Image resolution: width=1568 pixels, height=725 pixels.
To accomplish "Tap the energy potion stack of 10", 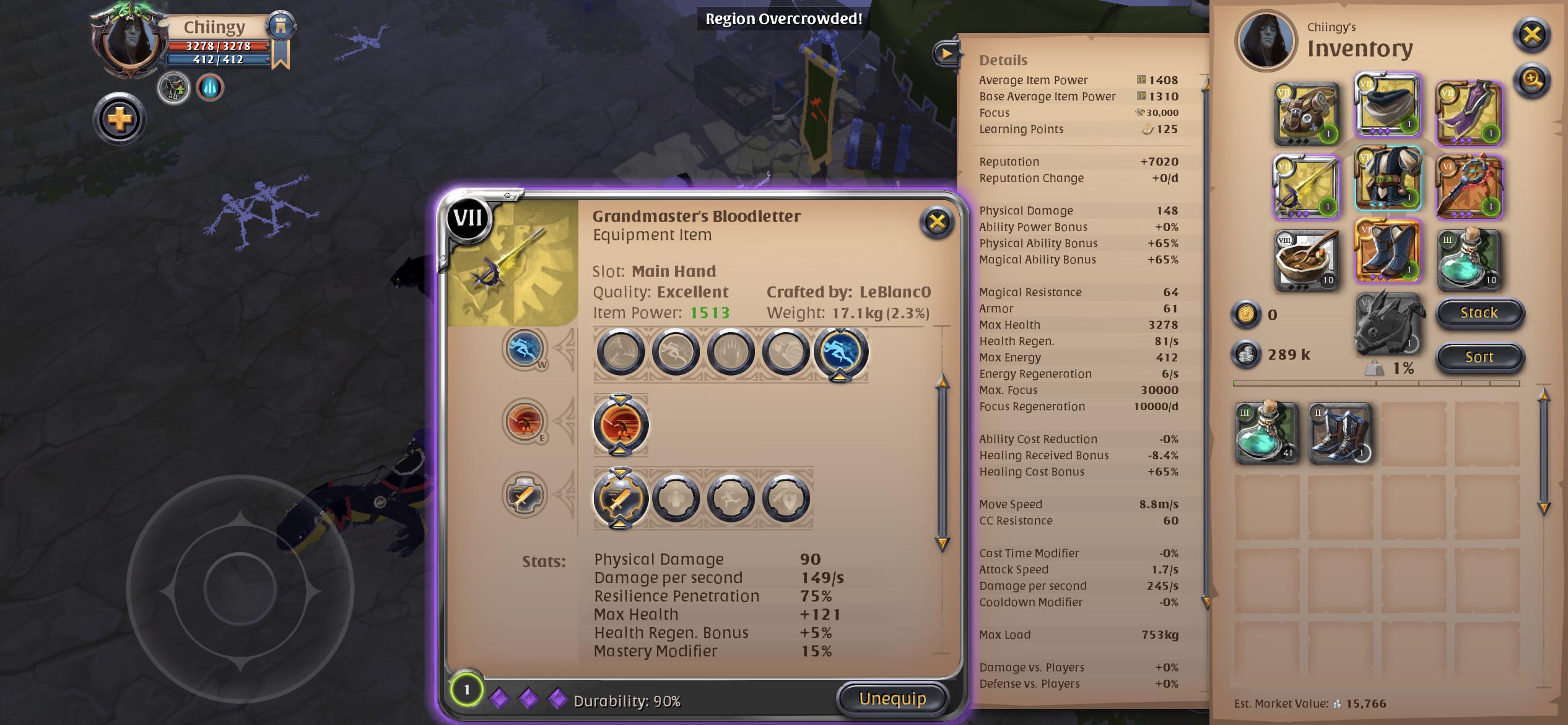I will click(1469, 260).
